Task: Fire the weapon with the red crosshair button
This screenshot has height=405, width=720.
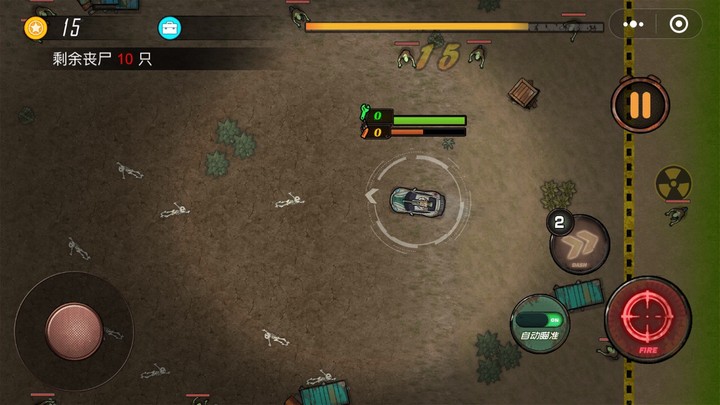Action: click(647, 320)
